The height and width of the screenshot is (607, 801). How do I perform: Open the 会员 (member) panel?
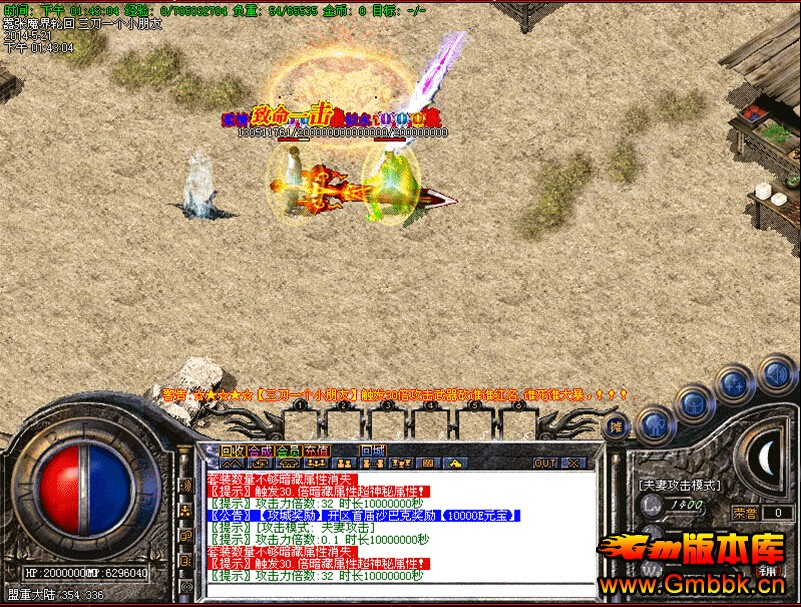(x=289, y=450)
